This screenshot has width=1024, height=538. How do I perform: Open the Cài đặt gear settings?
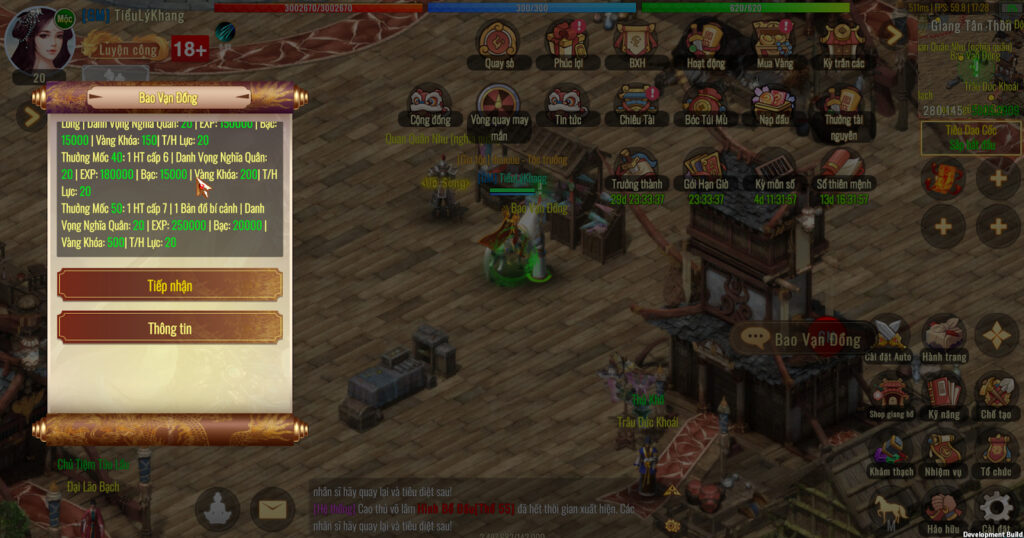pos(996,508)
